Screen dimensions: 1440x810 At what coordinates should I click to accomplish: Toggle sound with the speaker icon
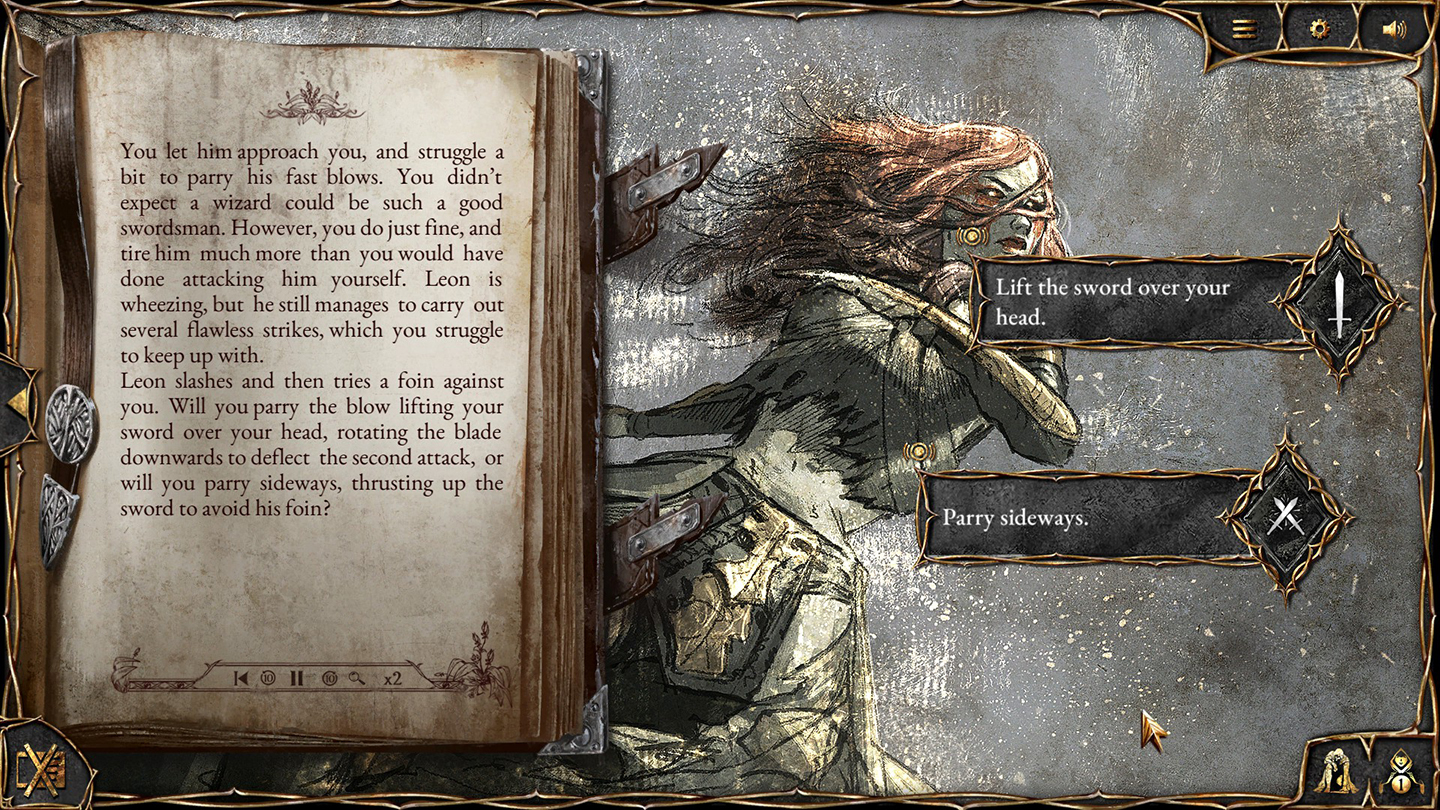tap(1393, 29)
